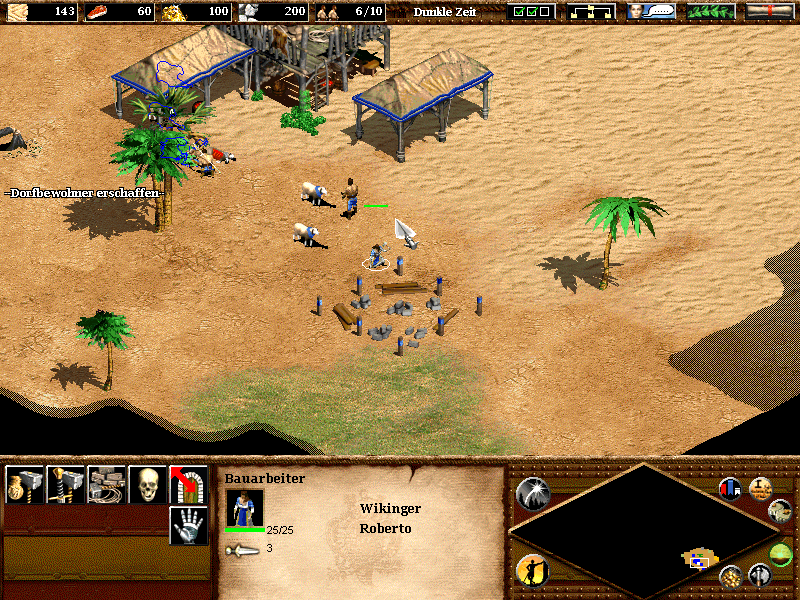The height and width of the screenshot is (600, 800).
Task: Stop the villager with the gauntlet hand
Action: pos(188,525)
